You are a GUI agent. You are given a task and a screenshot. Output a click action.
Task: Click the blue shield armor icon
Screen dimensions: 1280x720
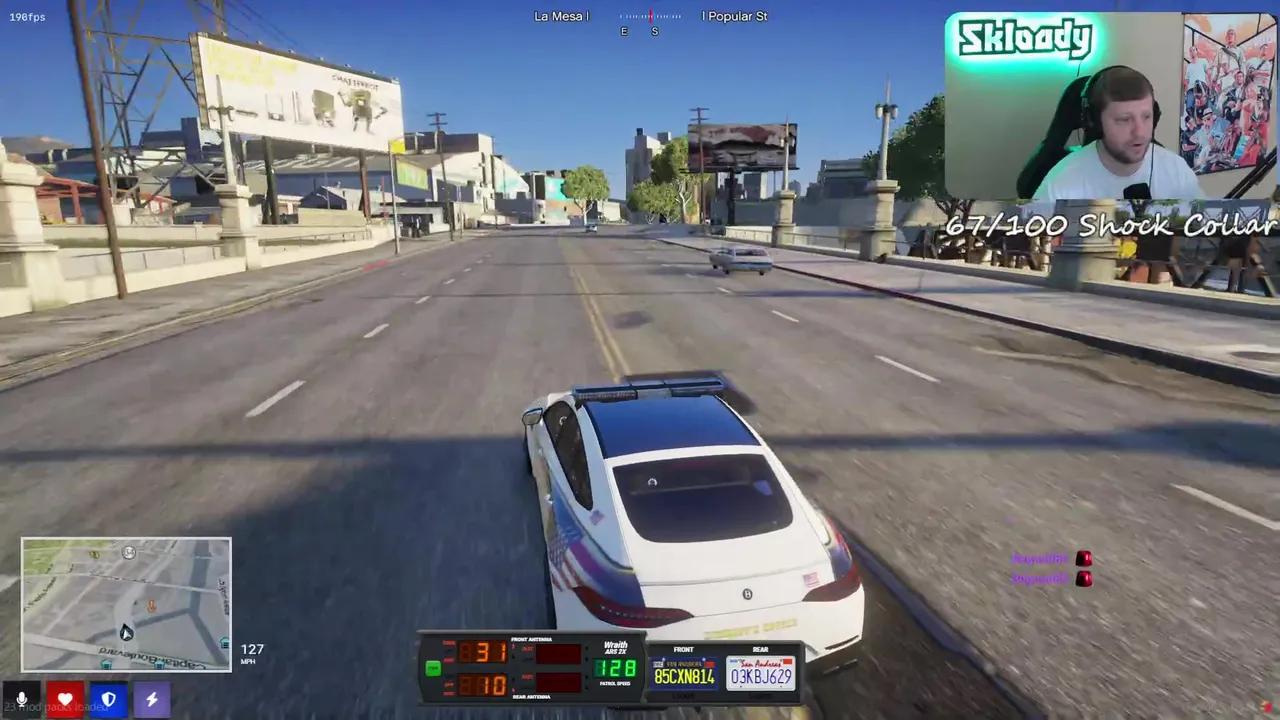[x=108, y=699]
